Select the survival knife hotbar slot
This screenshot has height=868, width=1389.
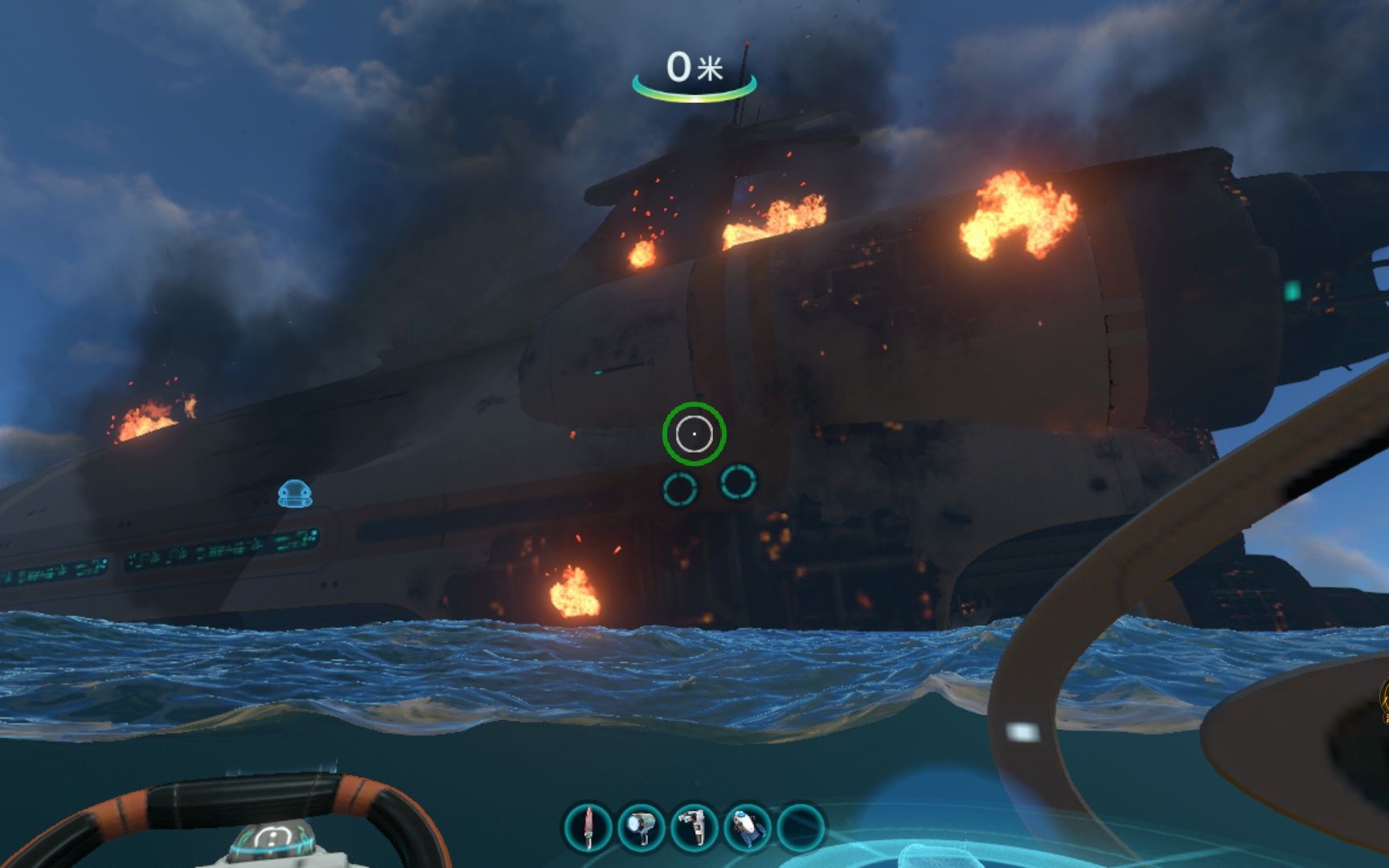[589, 827]
